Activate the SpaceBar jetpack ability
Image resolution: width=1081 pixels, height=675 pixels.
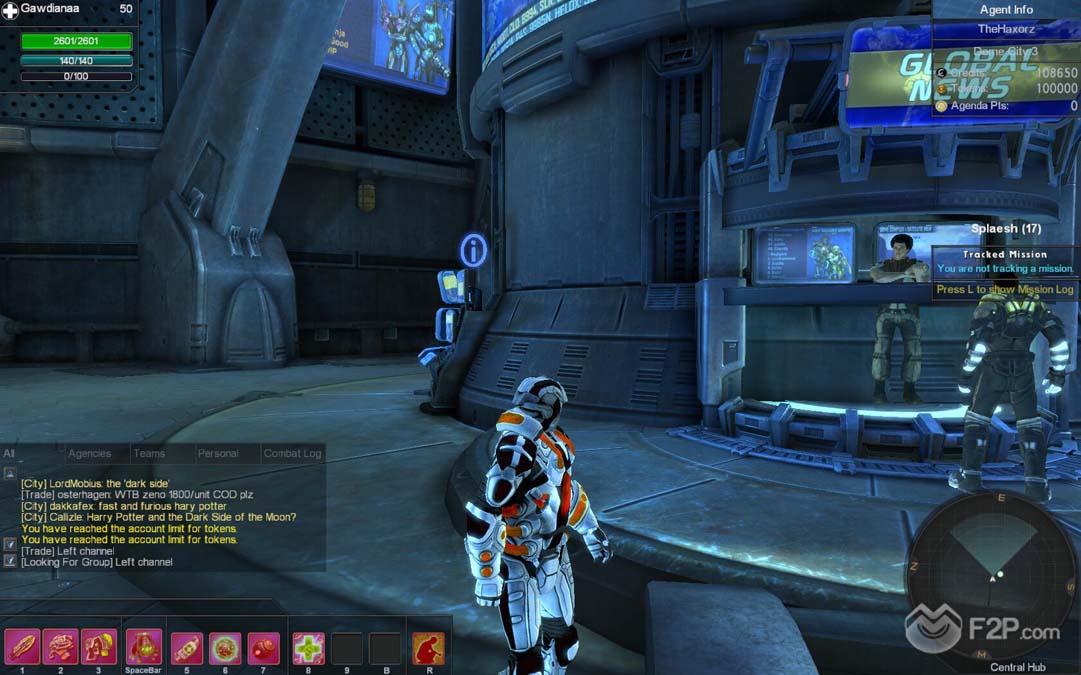(144, 648)
